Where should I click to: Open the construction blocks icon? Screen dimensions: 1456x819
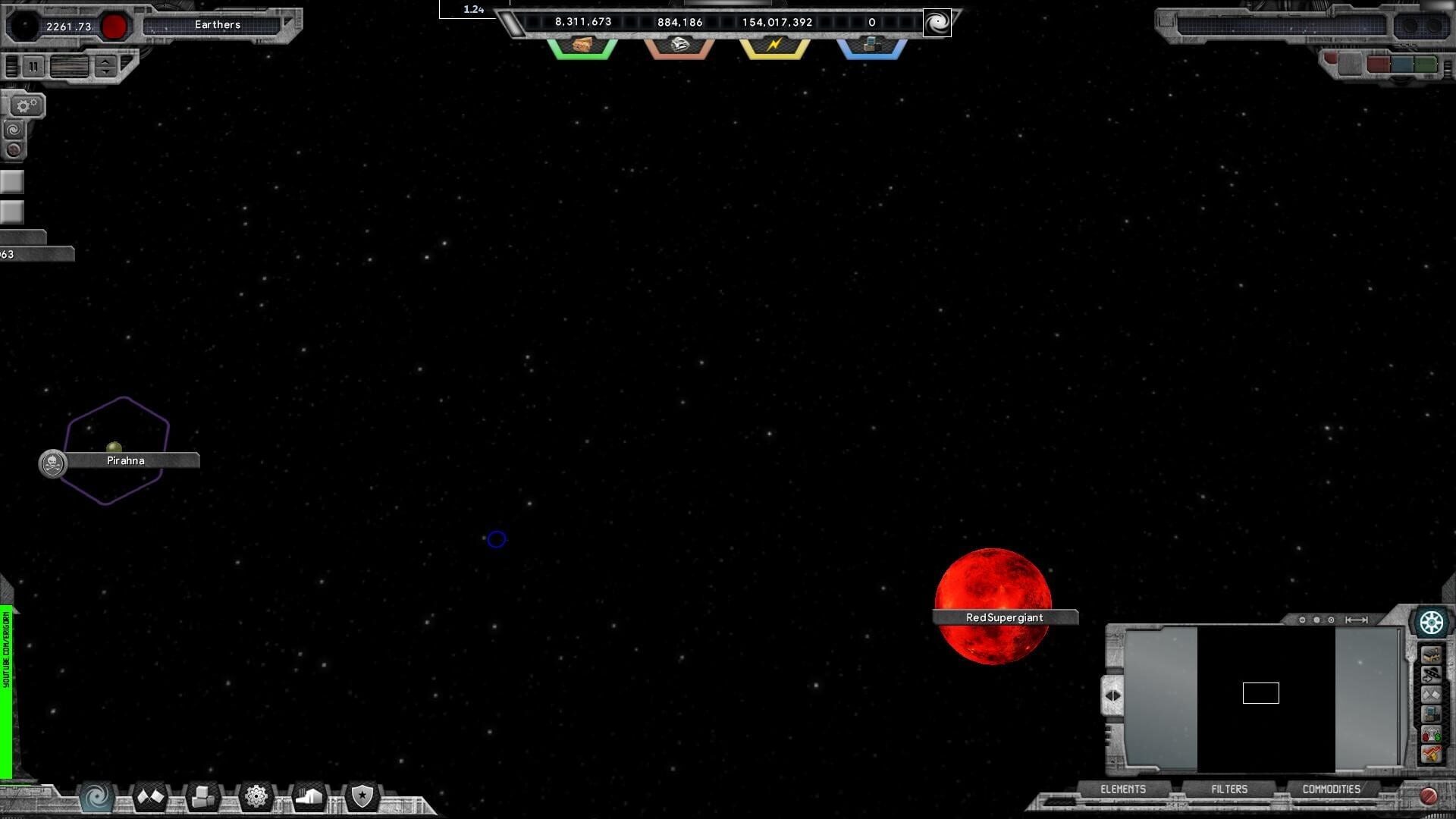(x=203, y=796)
